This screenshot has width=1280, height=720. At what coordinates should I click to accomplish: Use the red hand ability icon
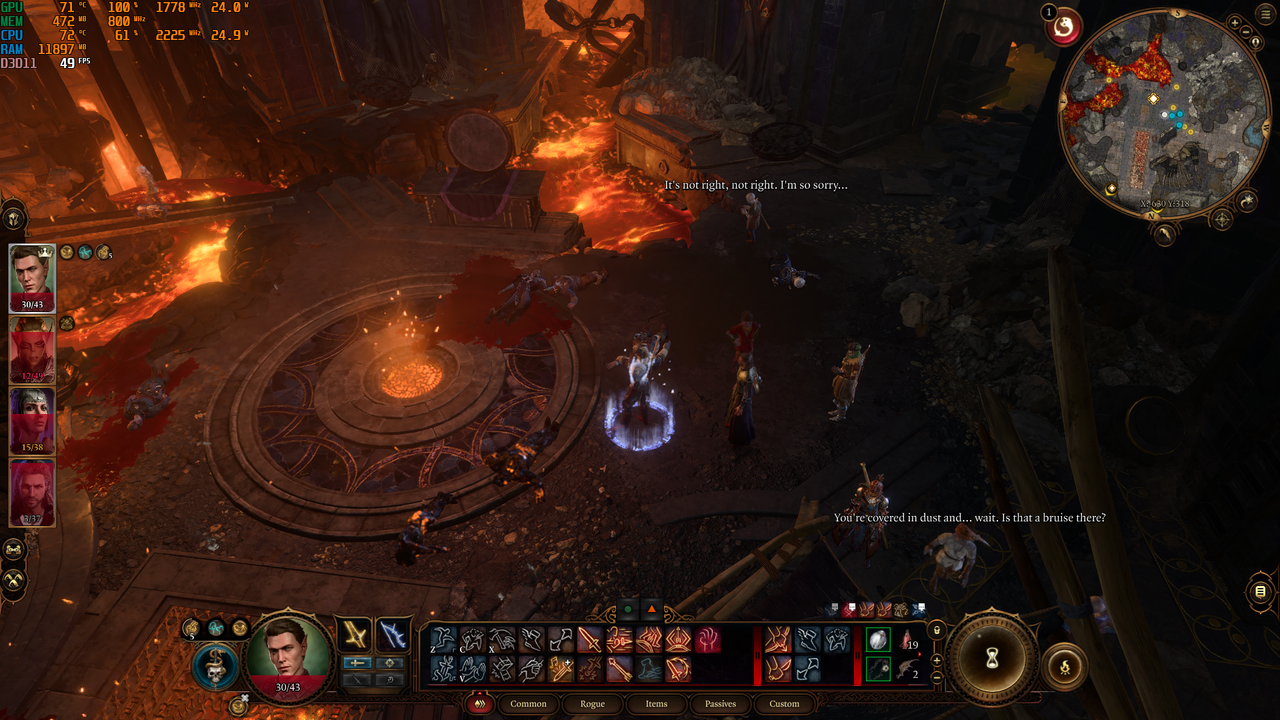coord(708,640)
